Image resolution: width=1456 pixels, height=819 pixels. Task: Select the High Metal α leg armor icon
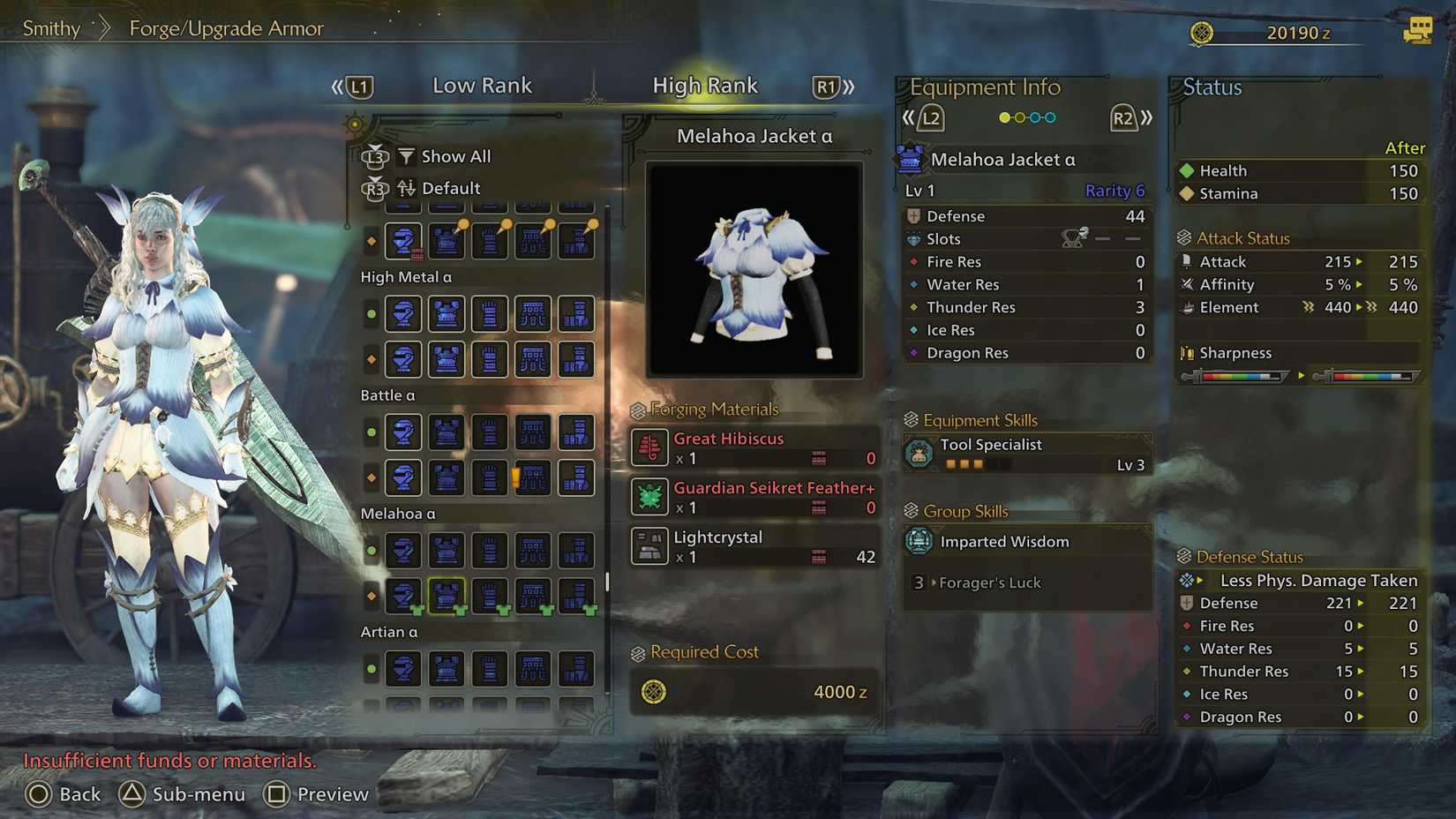576,314
